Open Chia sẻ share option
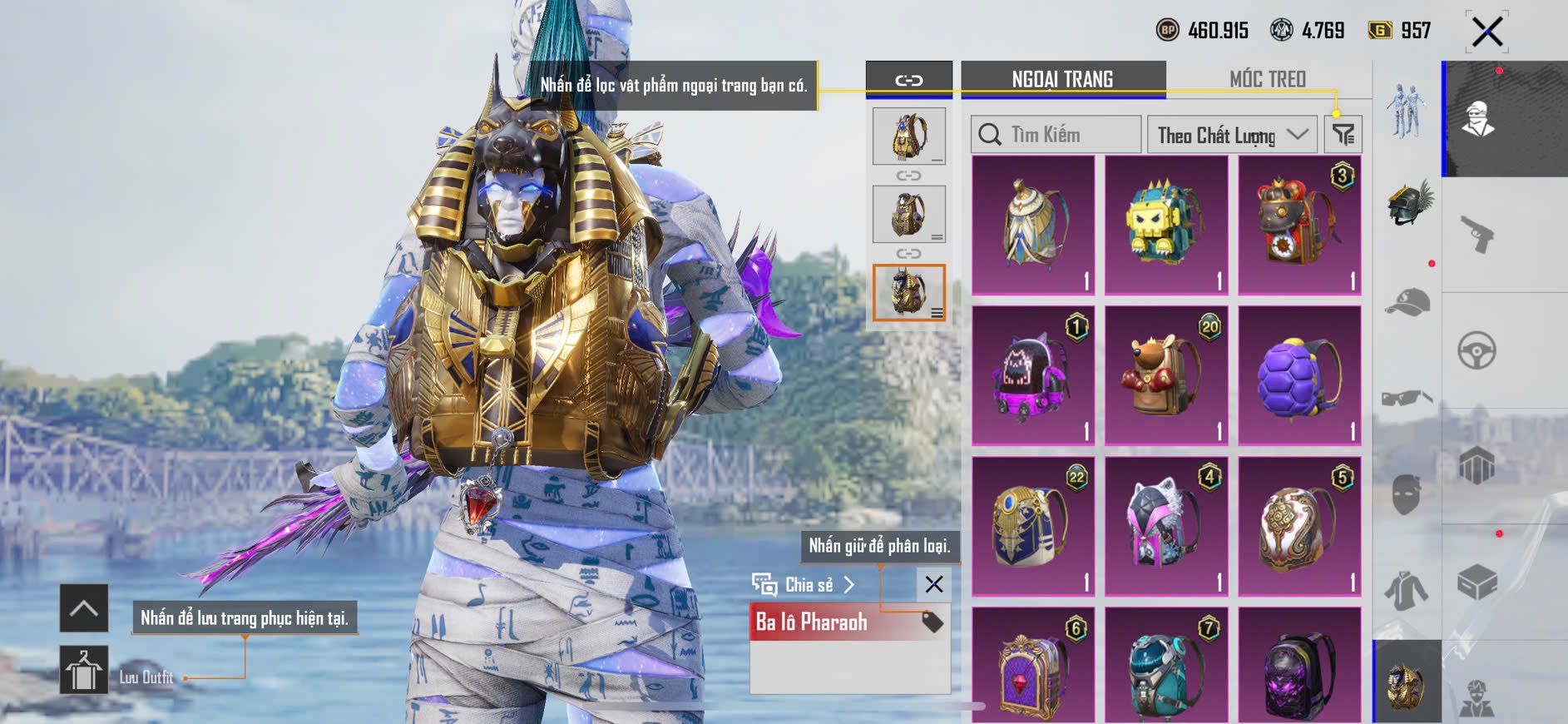Image resolution: width=1568 pixels, height=724 pixels. tap(803, 584)
